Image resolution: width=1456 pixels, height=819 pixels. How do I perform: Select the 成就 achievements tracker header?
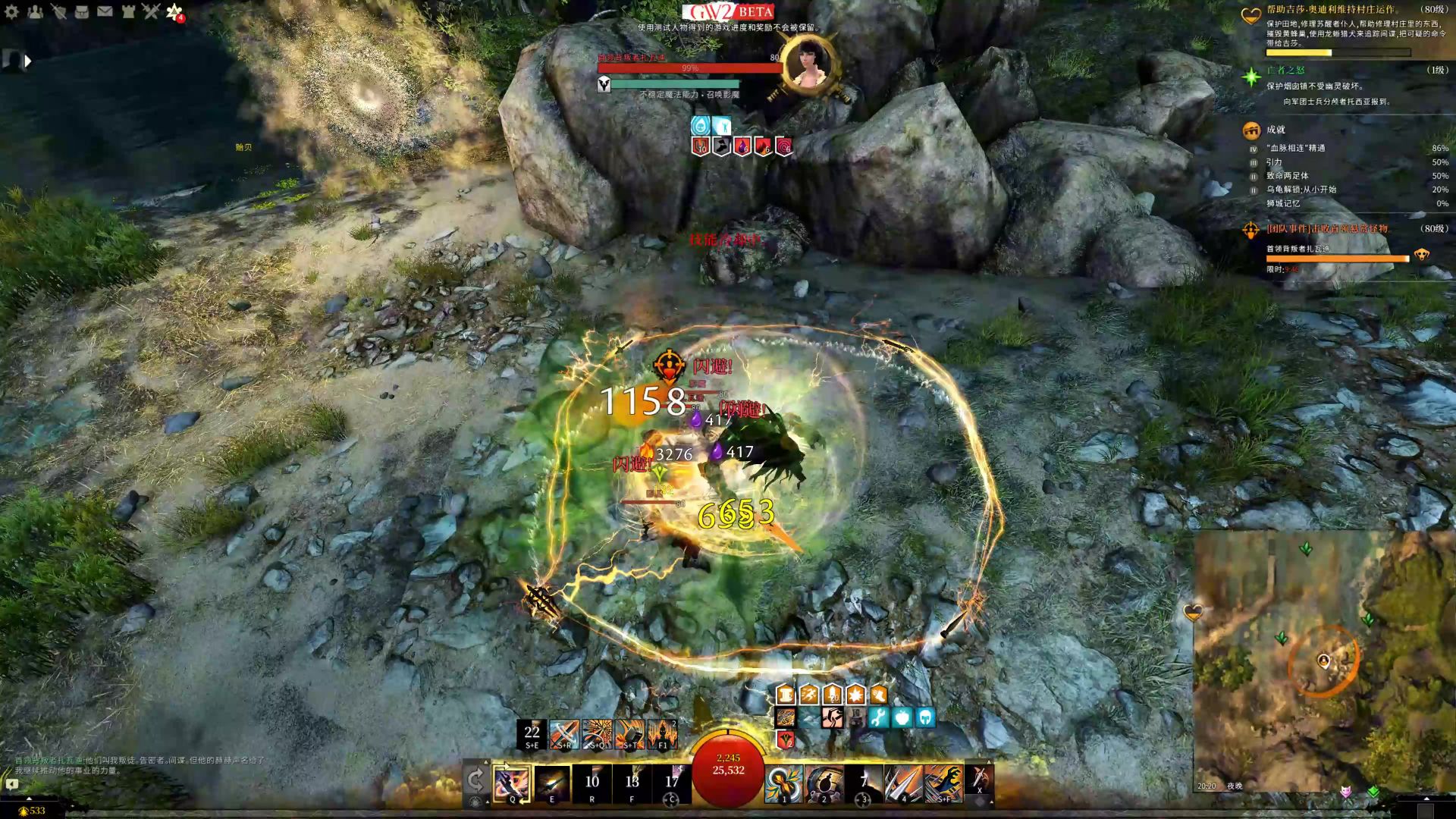[1276, 130]
